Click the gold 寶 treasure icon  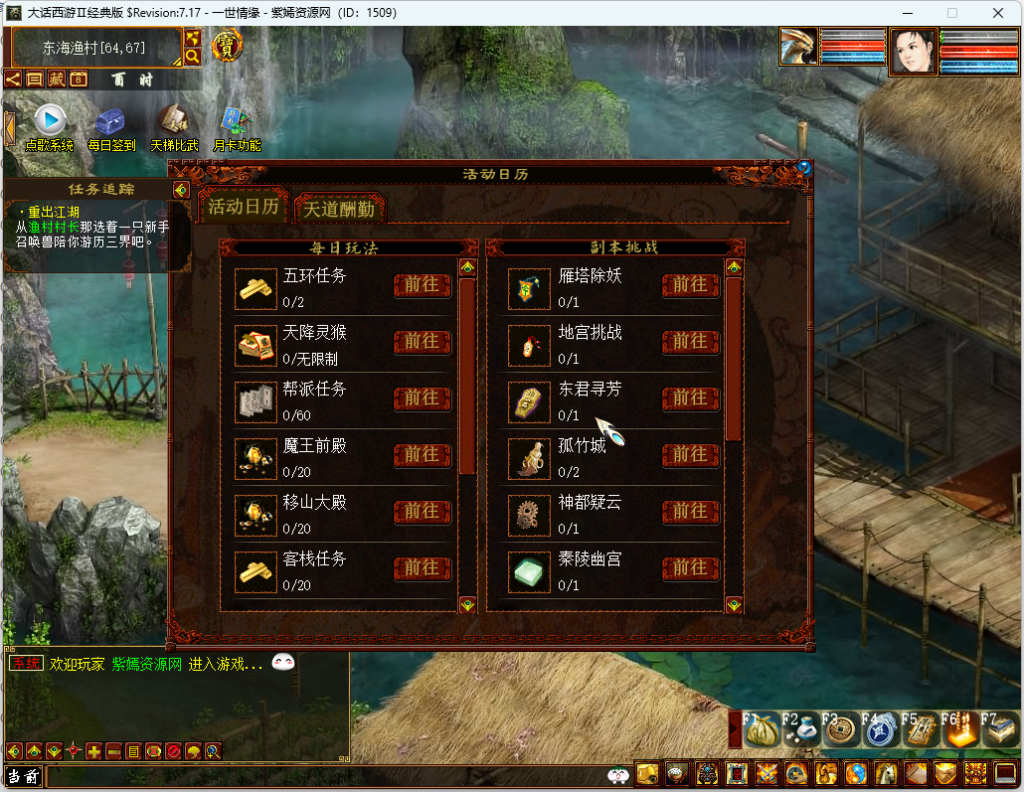pos(228,45)
